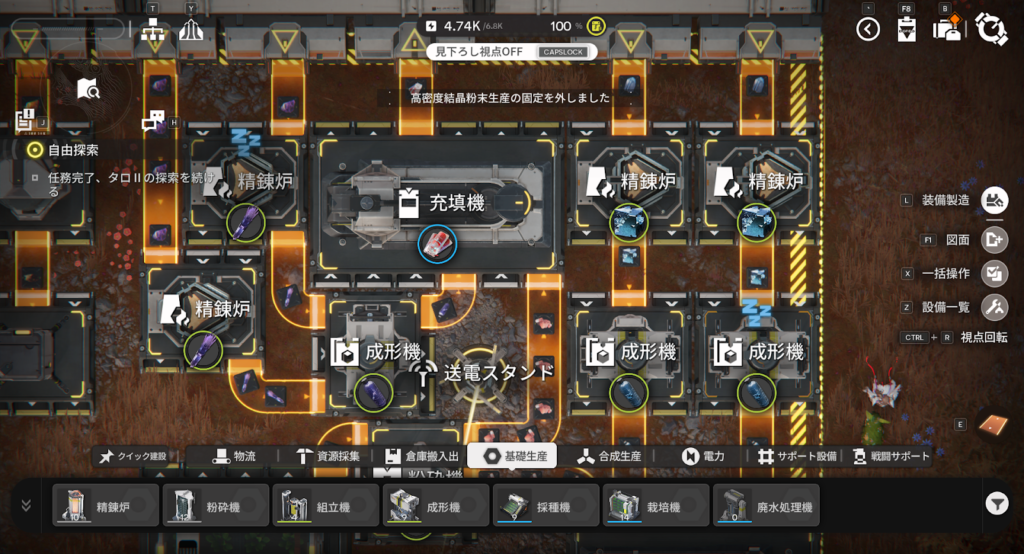The height and width of the screenshot is (554, 1024).
Task: Open the 資源採集 category tab
Action: point(327,456)
